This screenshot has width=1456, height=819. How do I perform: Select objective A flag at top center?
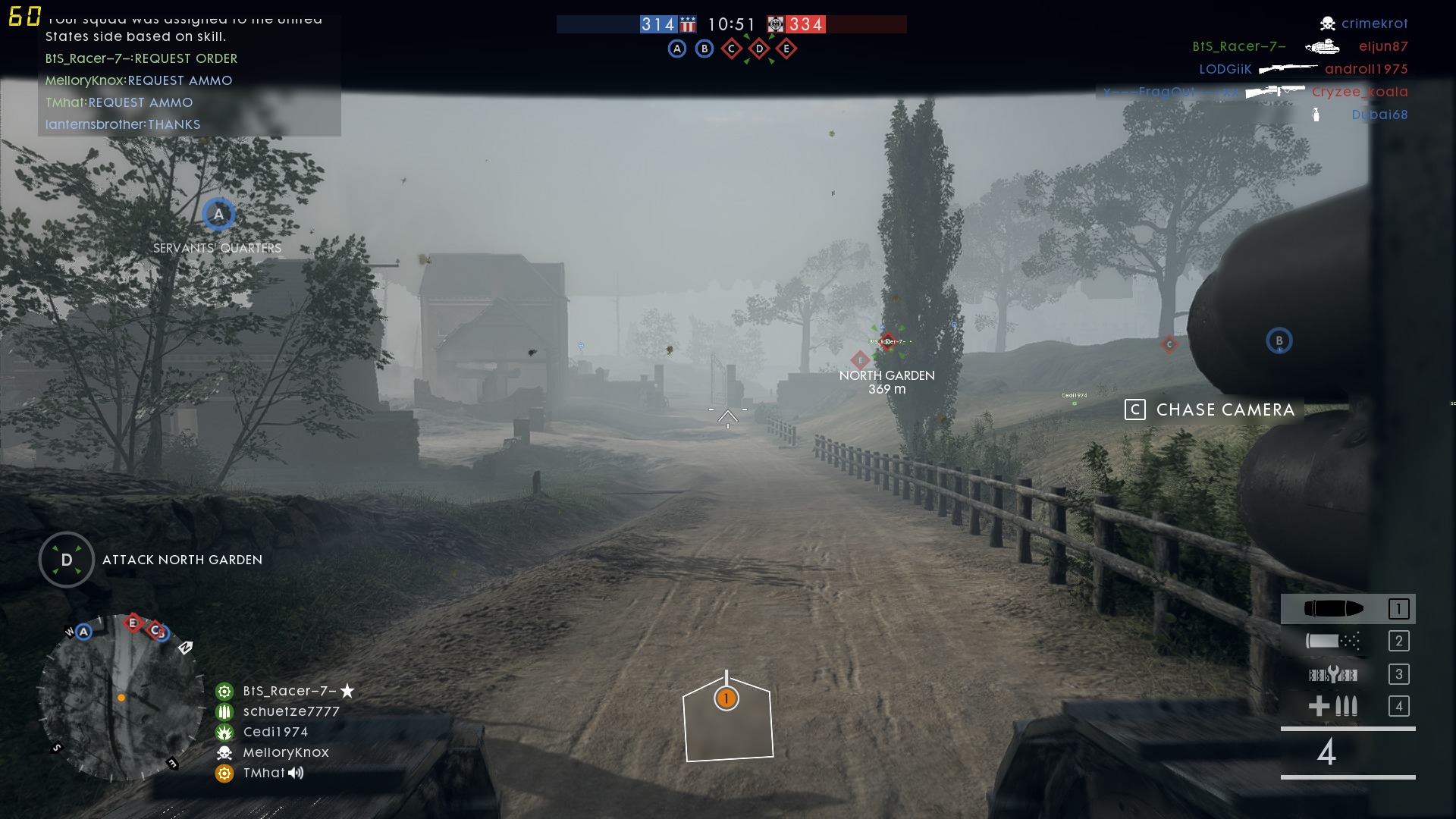(x=677, y=49)
